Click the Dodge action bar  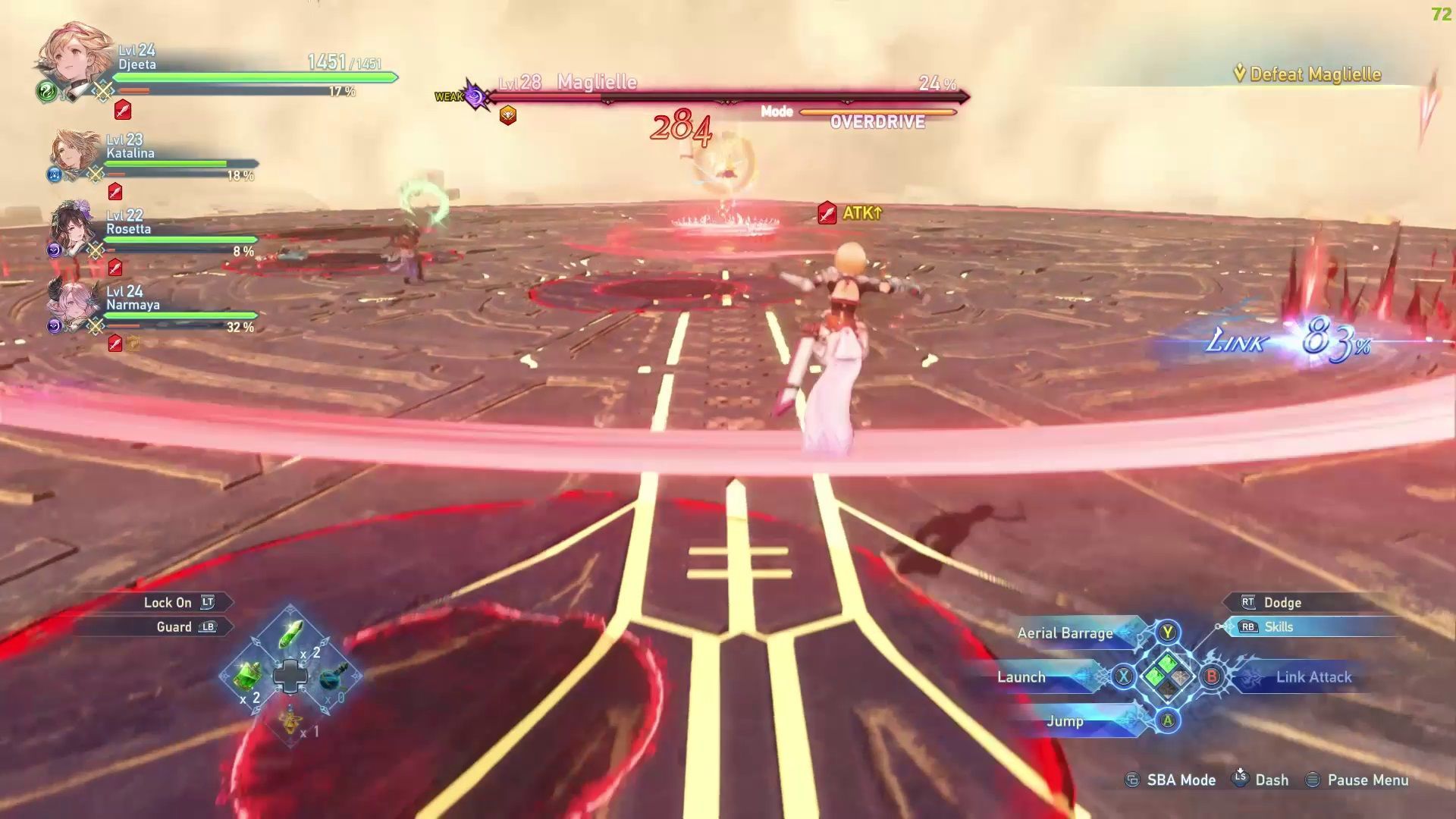point(1304,603)
